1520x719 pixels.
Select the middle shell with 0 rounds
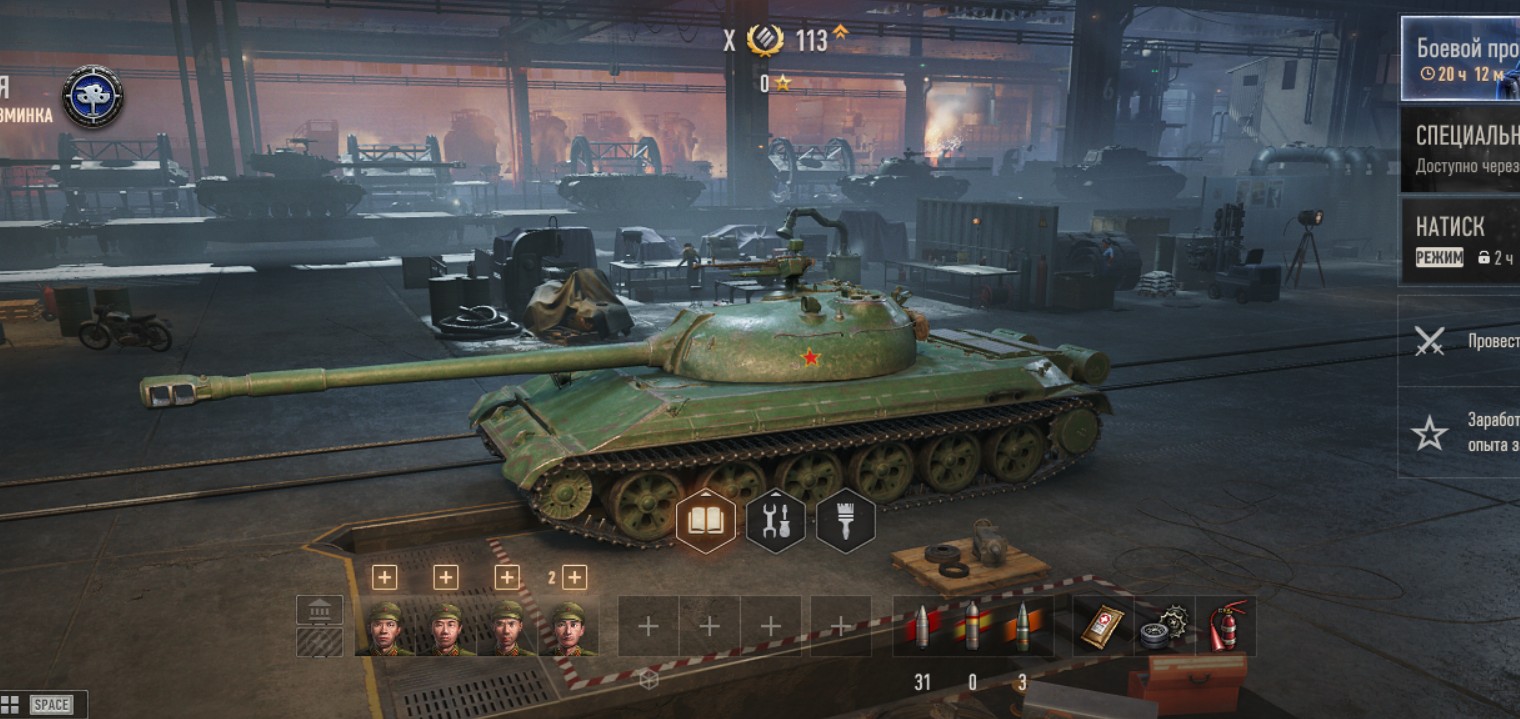pos(972,627)
